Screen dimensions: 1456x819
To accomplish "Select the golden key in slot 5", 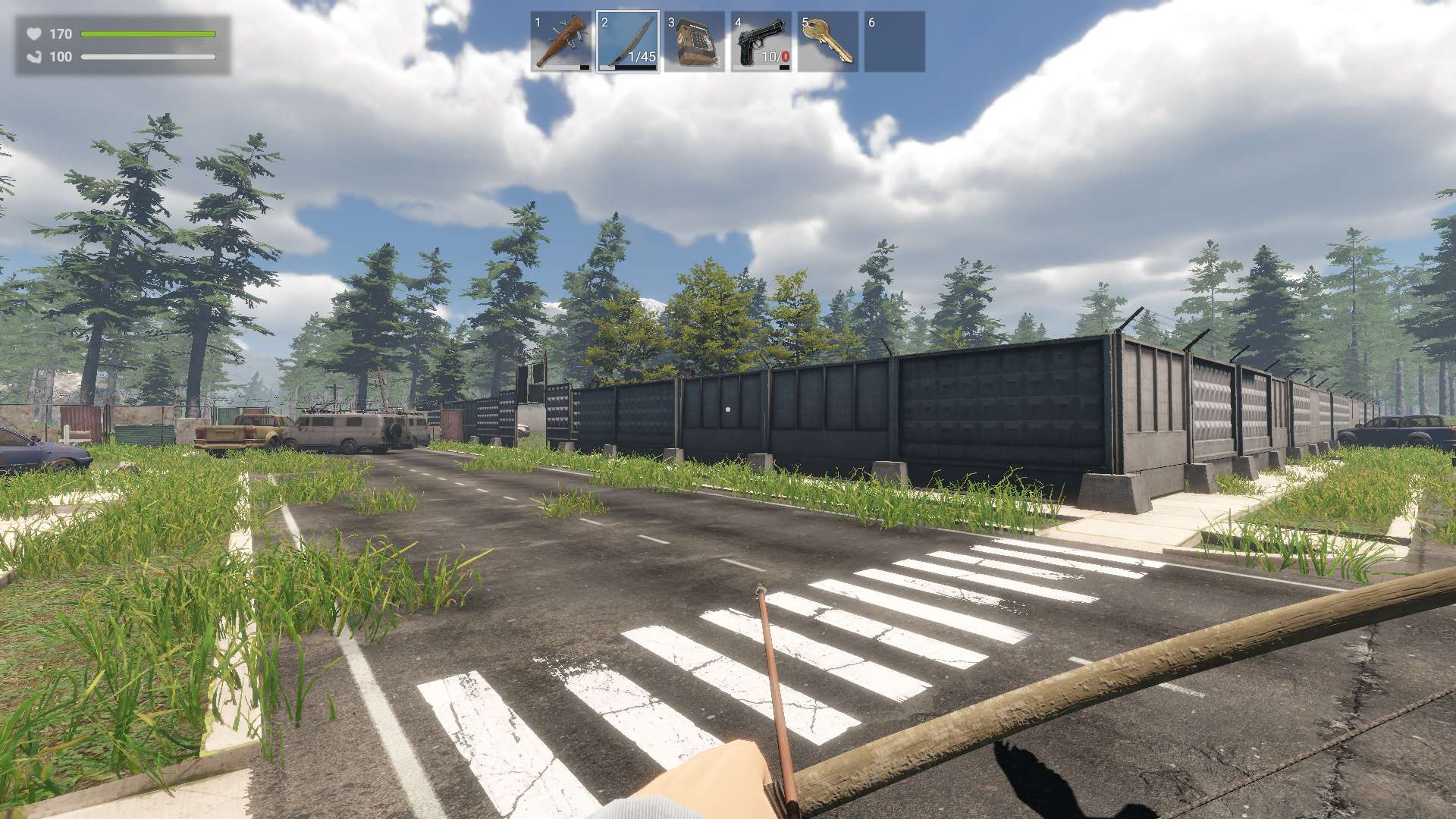I will coord(827,42).
